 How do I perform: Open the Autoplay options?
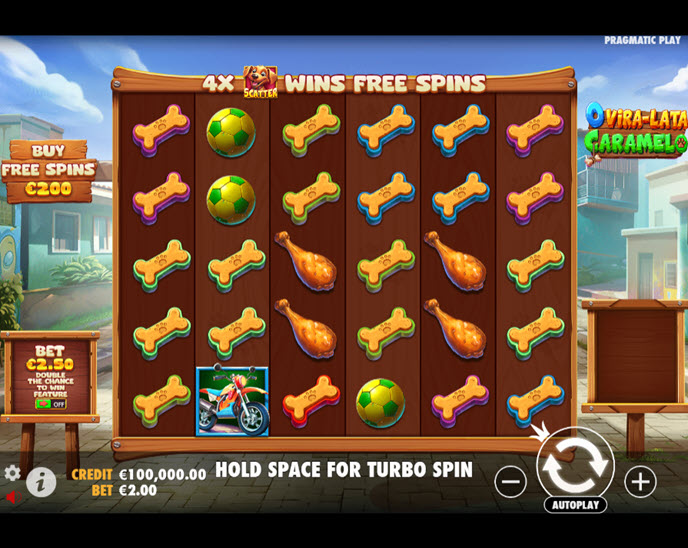575,505
